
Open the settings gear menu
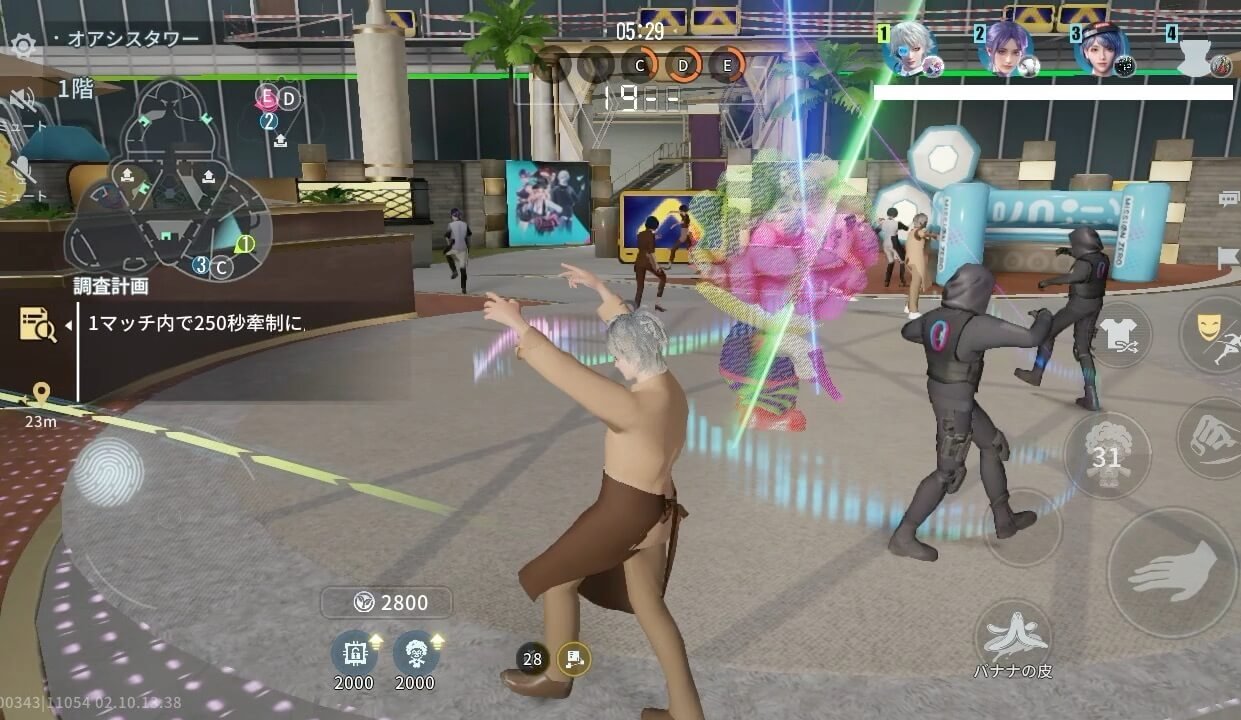tap(22, 45)
